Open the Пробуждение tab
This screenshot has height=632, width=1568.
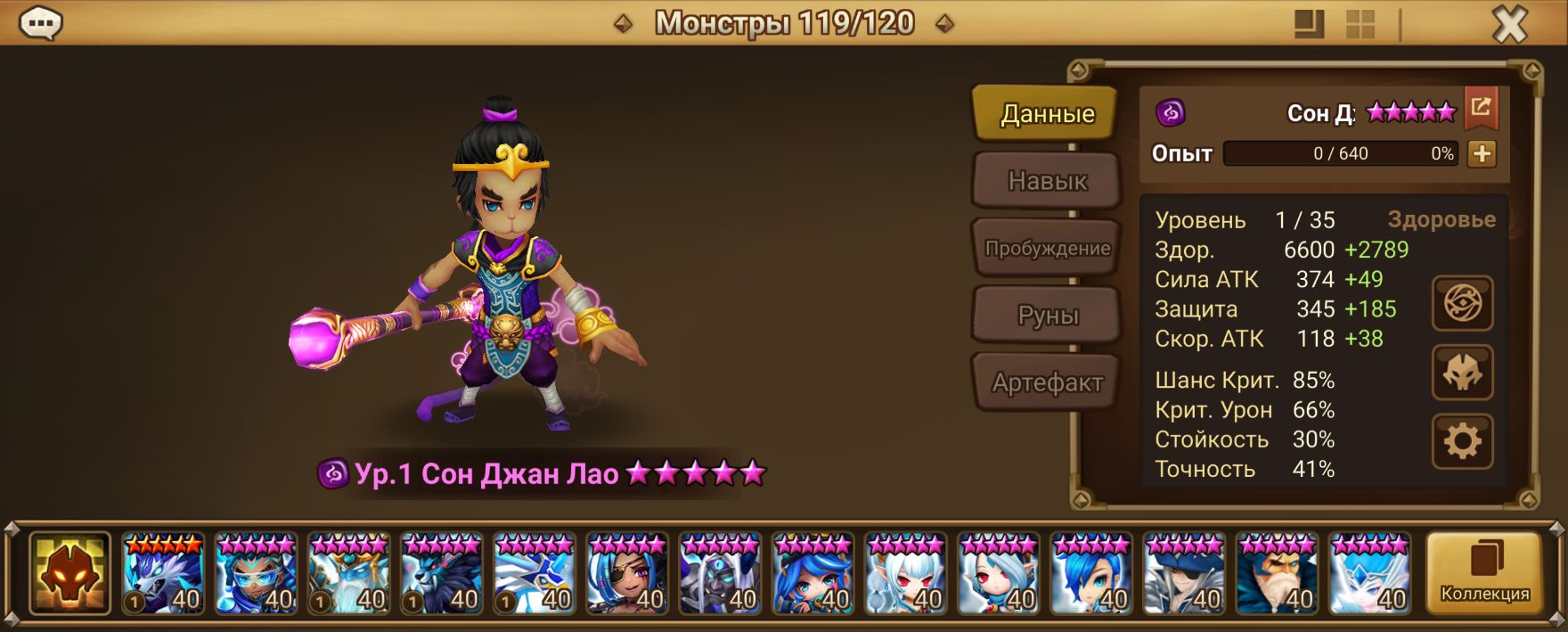[1047, 249]
